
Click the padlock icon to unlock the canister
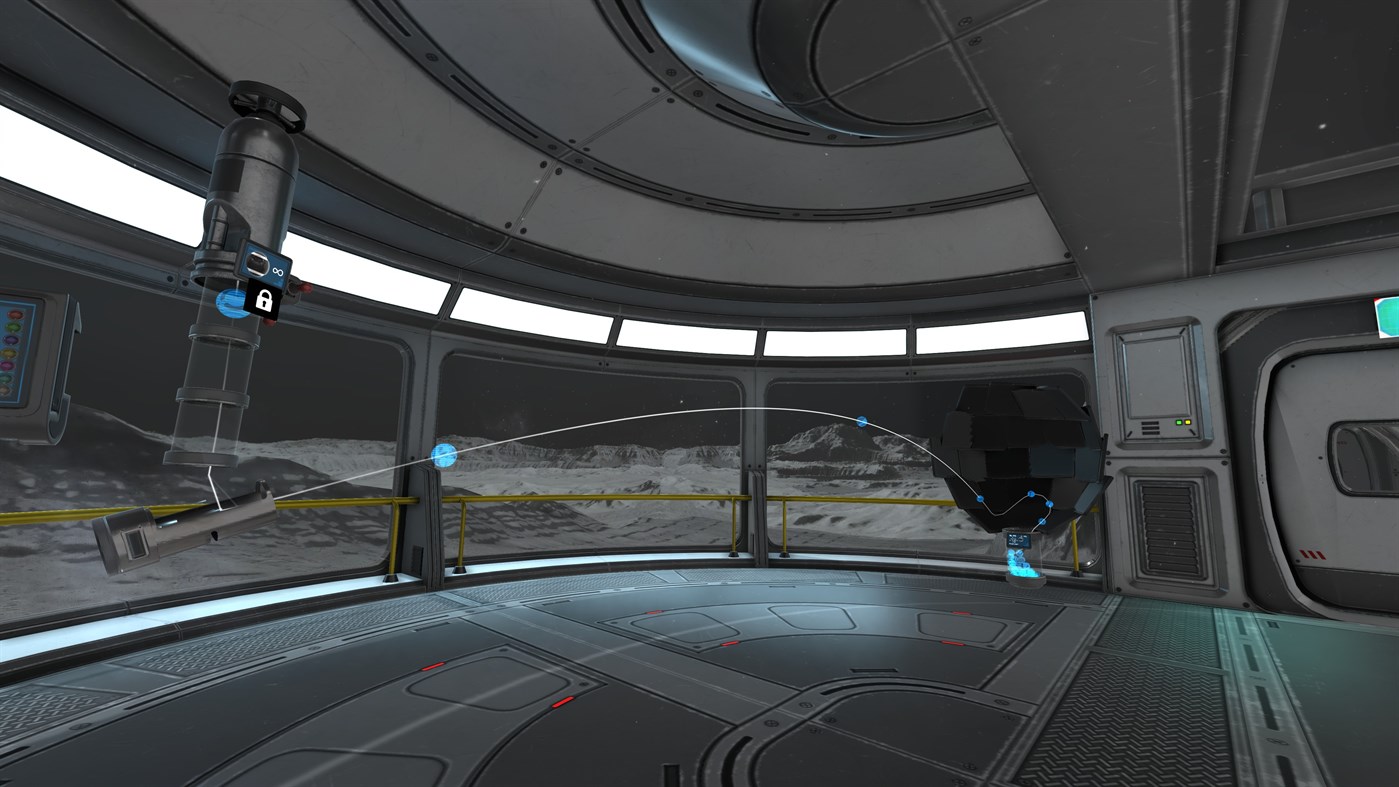pyautogui.click(x=263, y=301)
